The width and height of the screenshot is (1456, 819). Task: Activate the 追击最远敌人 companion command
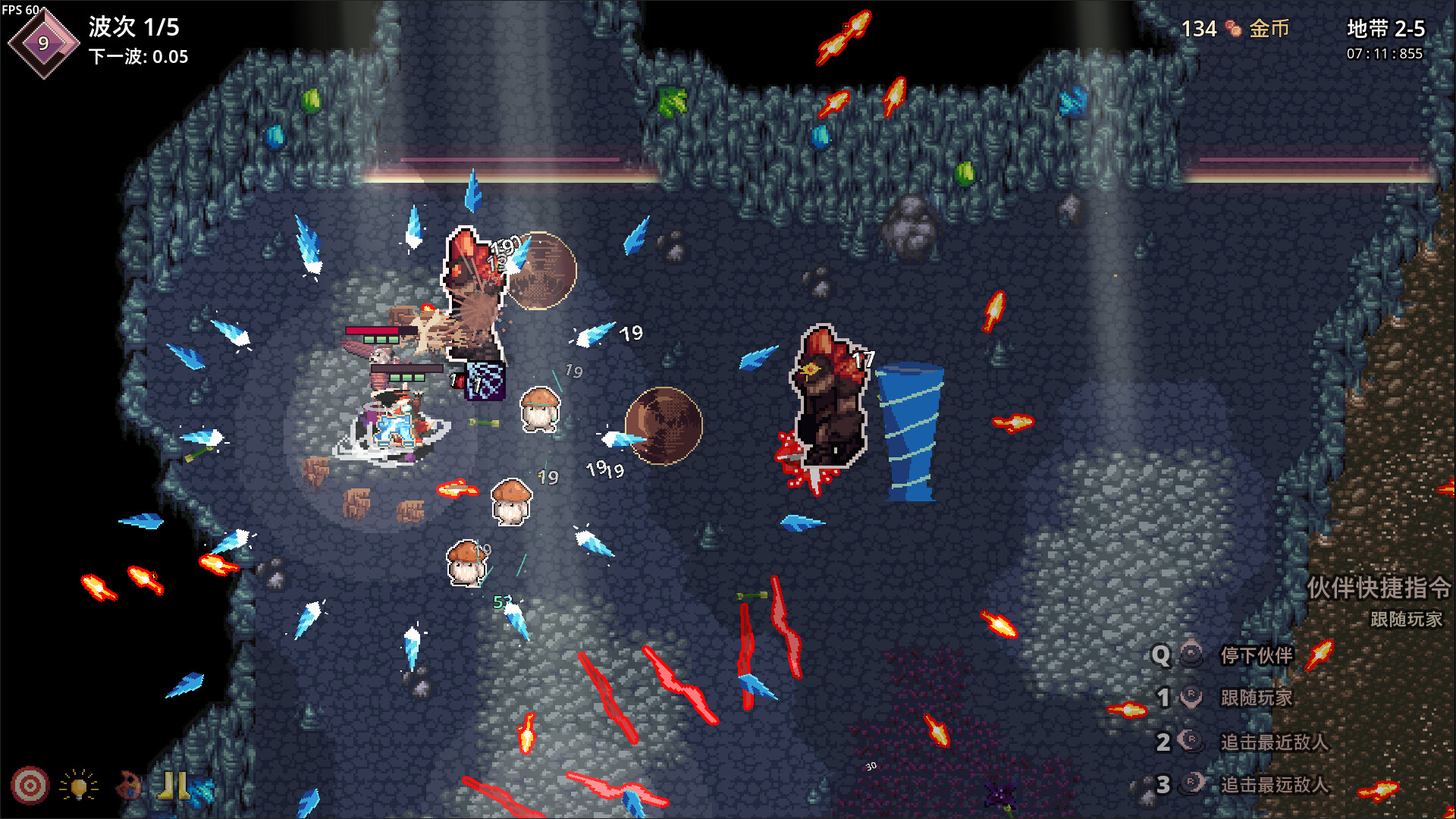(x=1273, y=785)
